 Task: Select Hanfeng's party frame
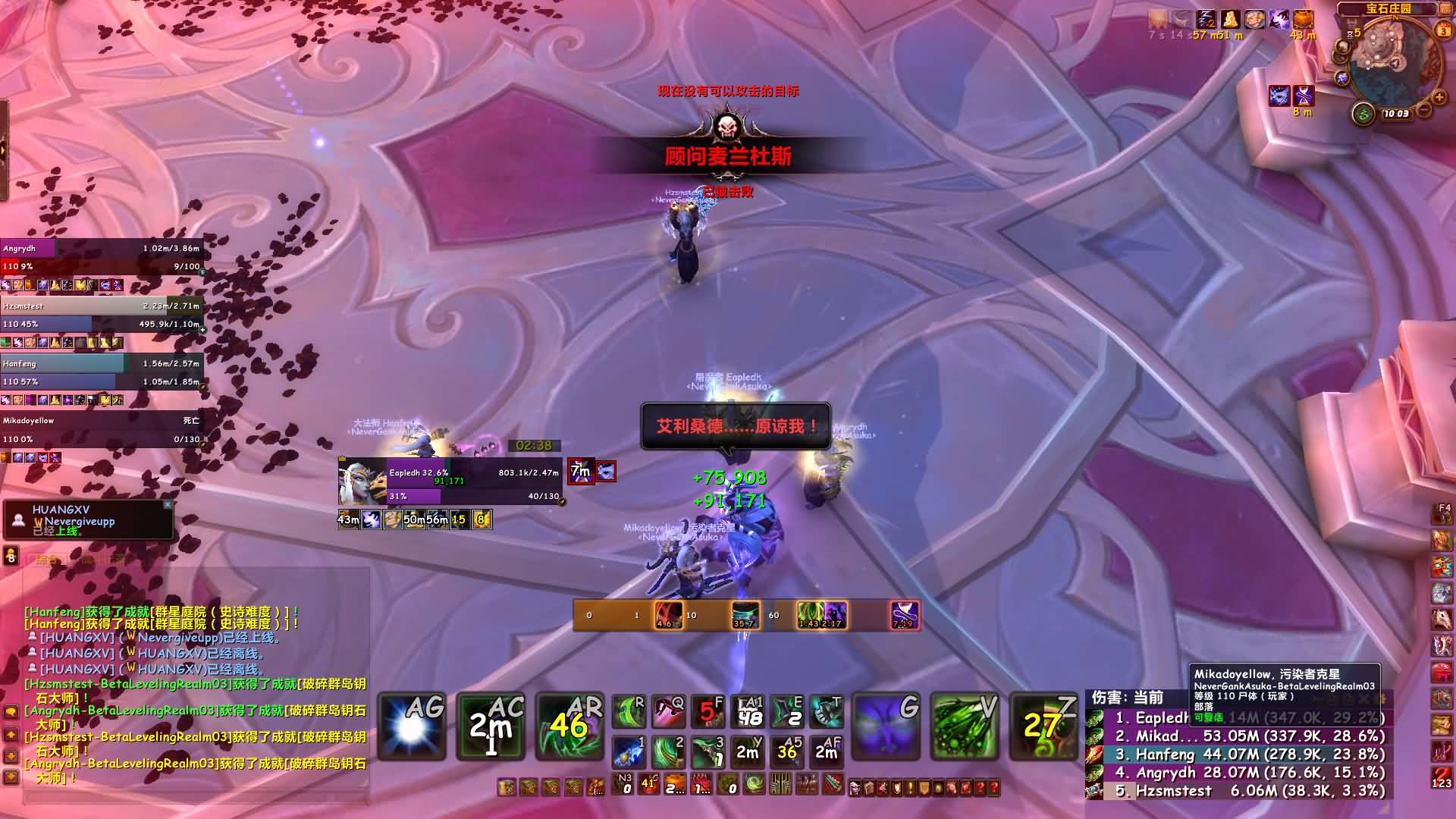(x=102, y=372)
